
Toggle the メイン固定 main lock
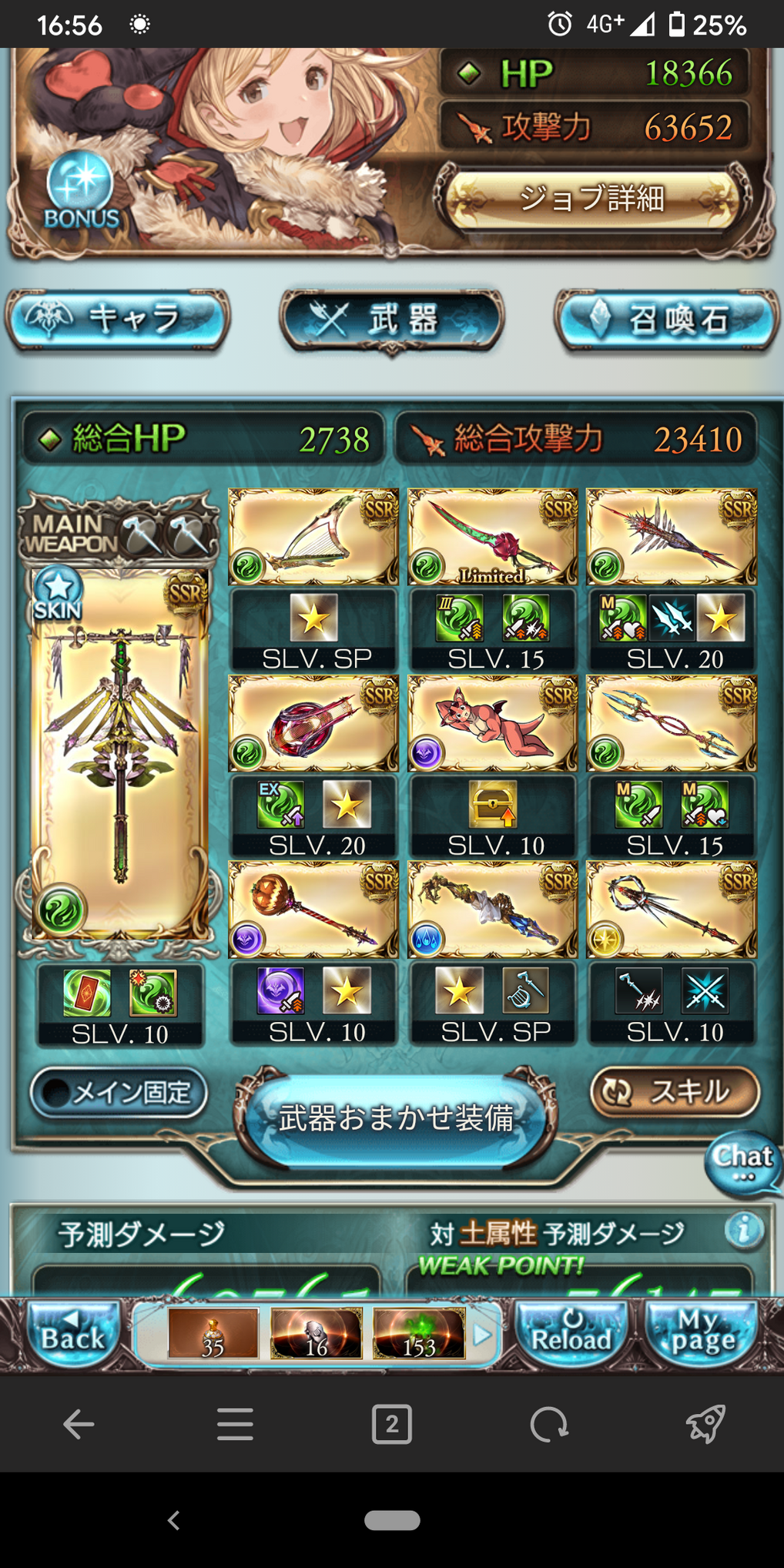click(119, 1092)
